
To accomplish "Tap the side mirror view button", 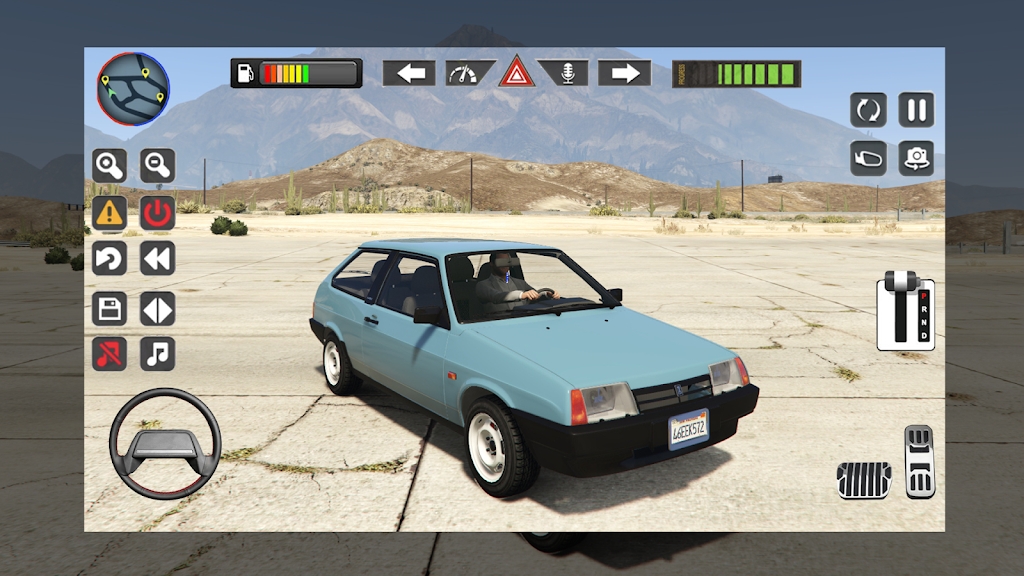I will (x=868, y=158).
